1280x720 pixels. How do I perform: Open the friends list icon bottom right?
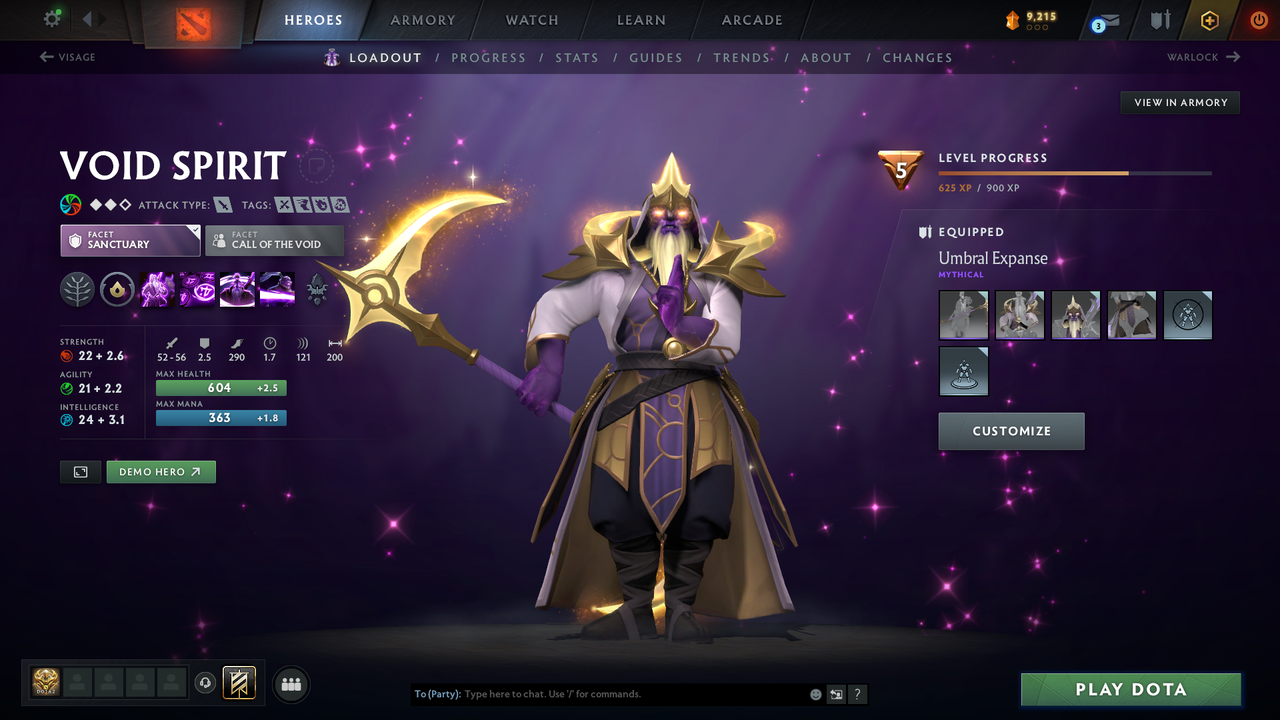[290, 683]
